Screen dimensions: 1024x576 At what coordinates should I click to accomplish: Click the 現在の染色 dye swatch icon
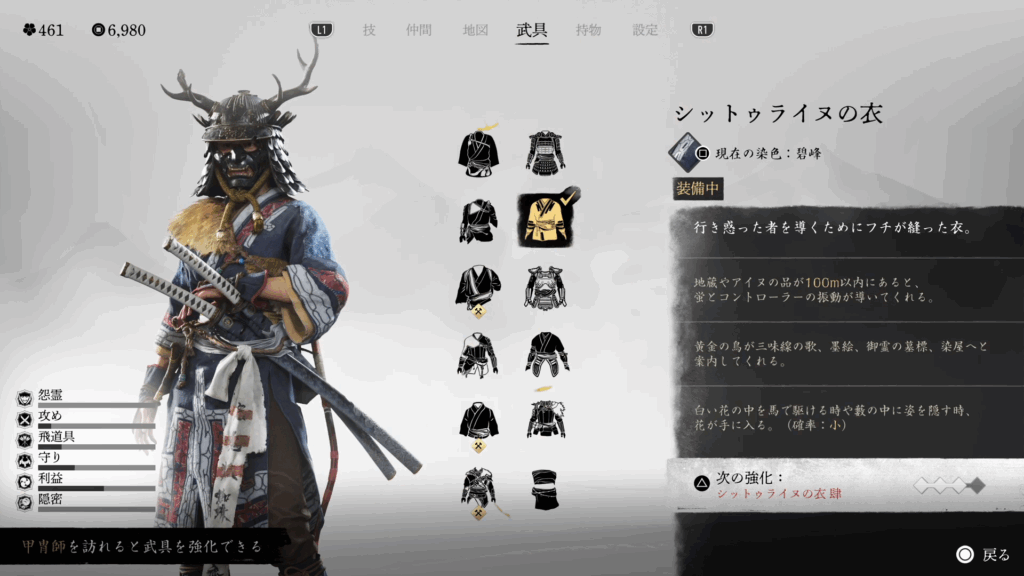(x=686, y=152)
